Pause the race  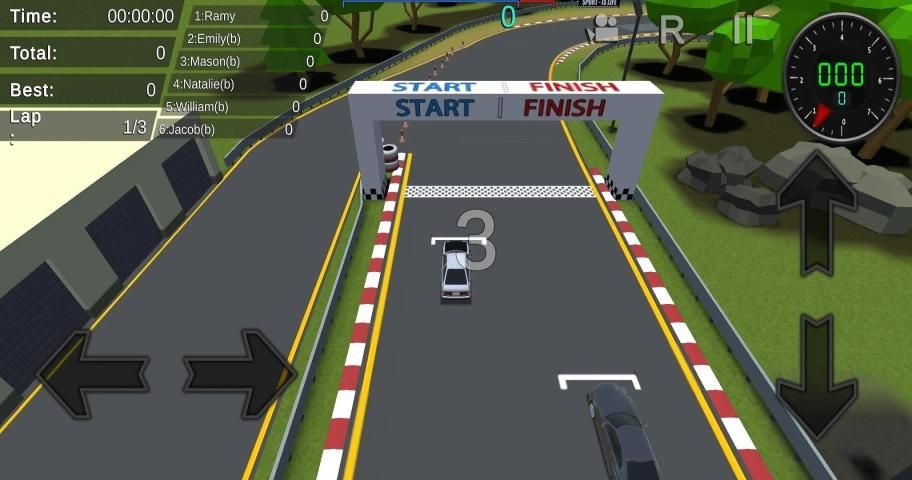coord(742,29)
